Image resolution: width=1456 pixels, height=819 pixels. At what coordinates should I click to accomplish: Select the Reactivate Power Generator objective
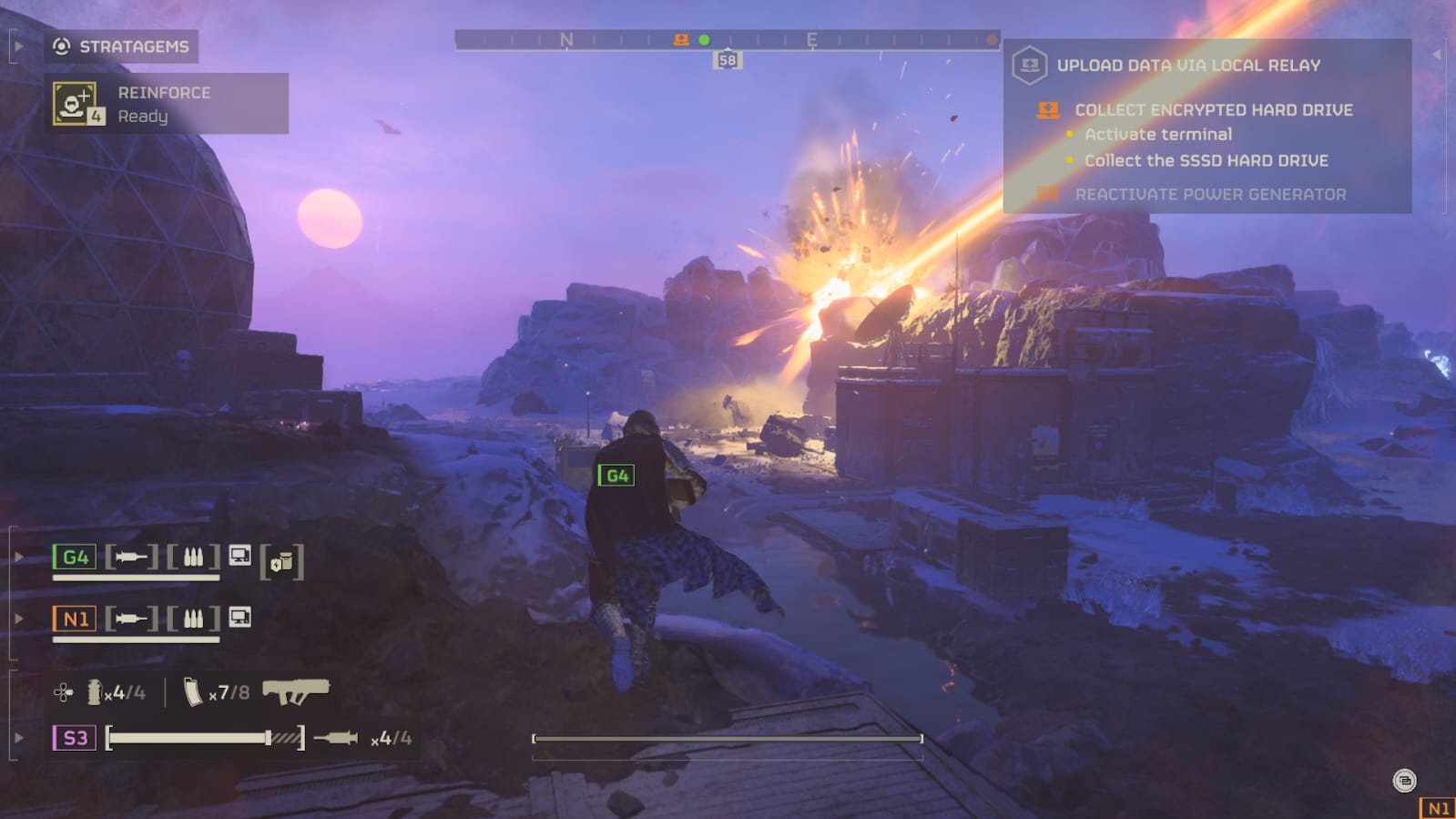pos(1209,194)
